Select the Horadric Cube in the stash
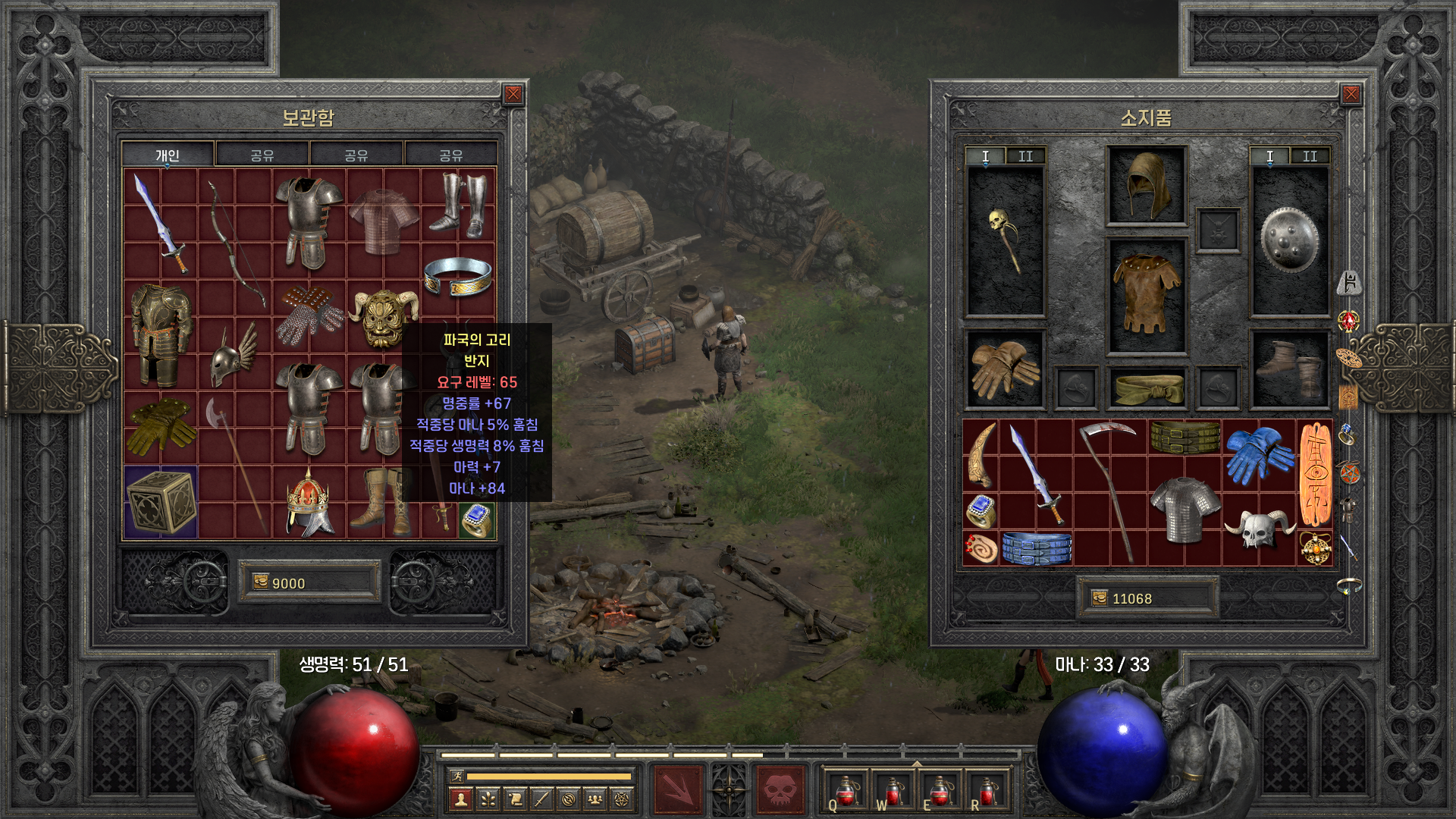Viewport: 1456px width, 819px height. click(x=161, y=502)
